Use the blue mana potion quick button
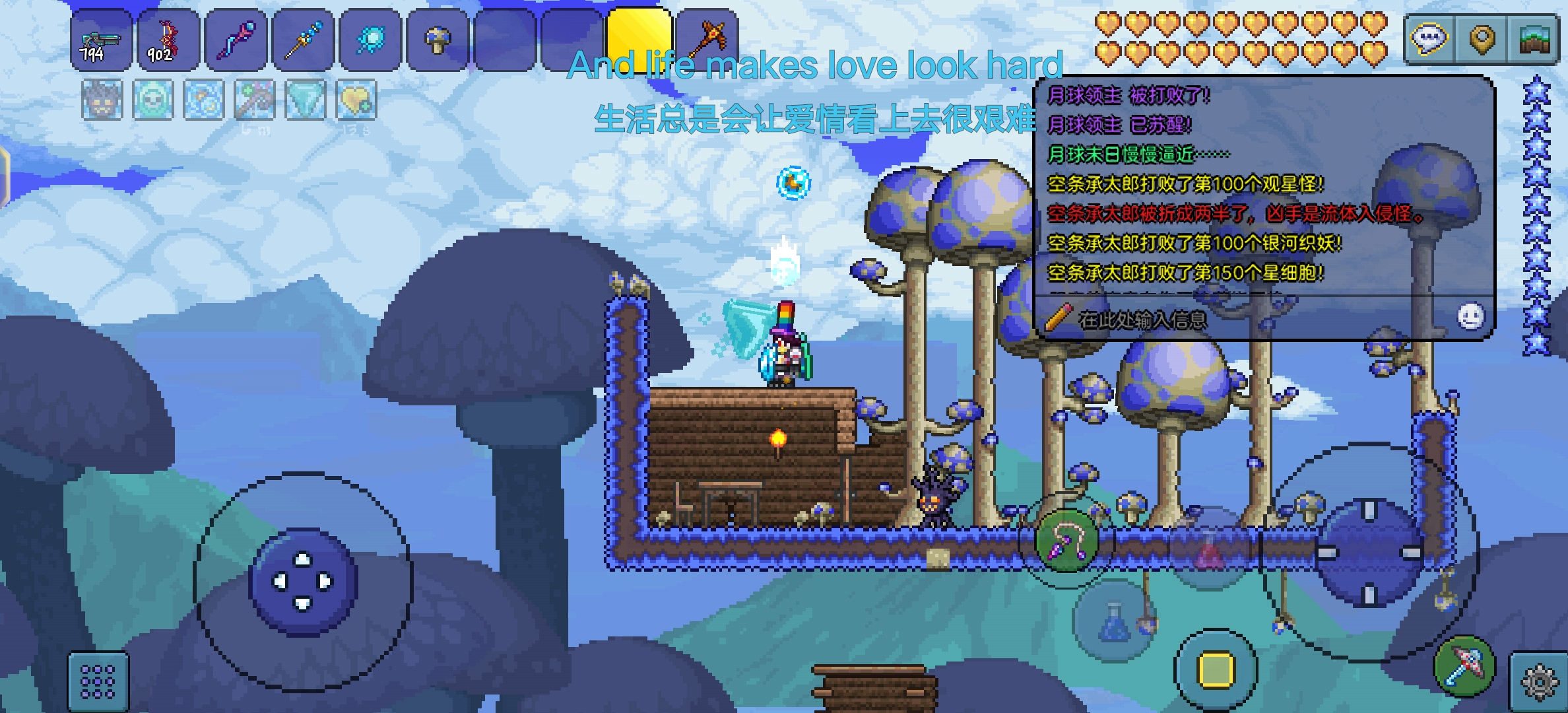The width and height of the screenshot is (1568, 713). click(x=1114, y=622)
